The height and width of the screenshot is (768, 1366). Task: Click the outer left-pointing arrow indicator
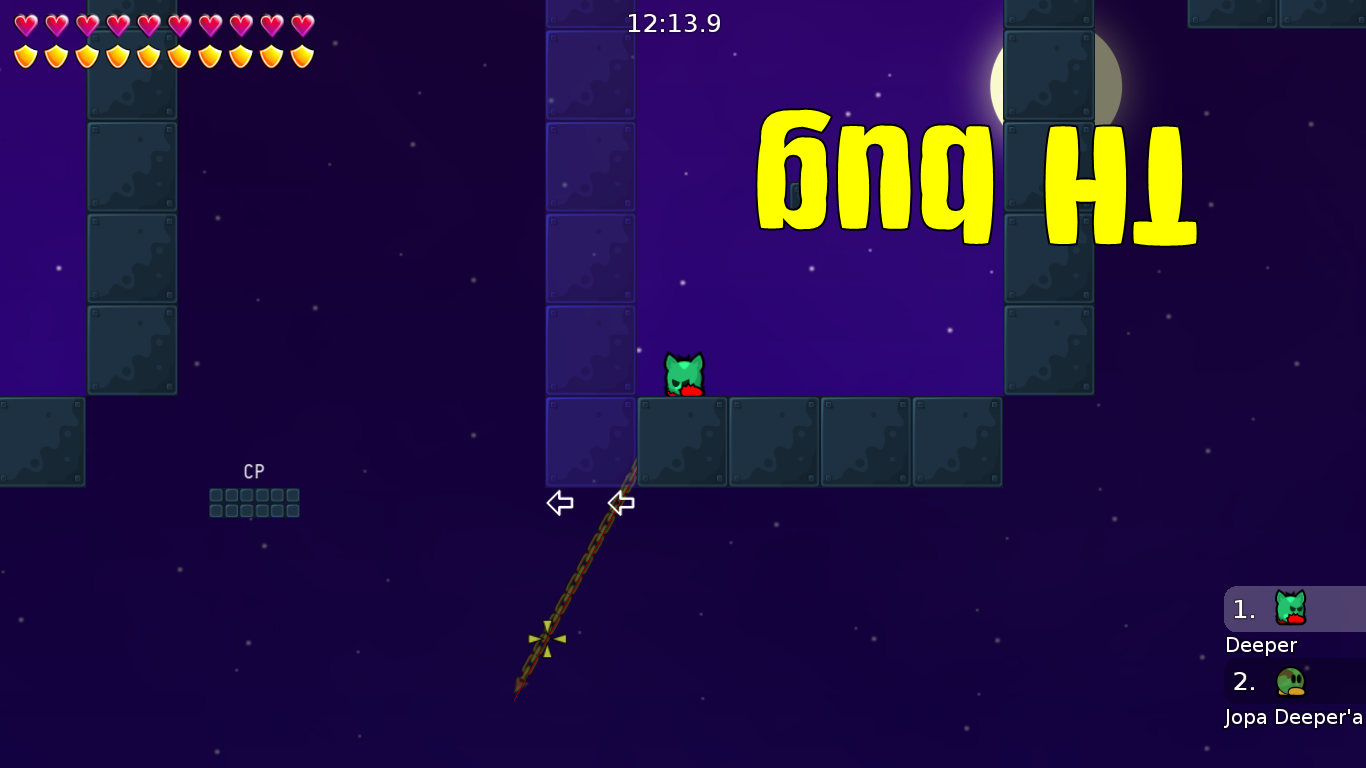tap(560, 503)
